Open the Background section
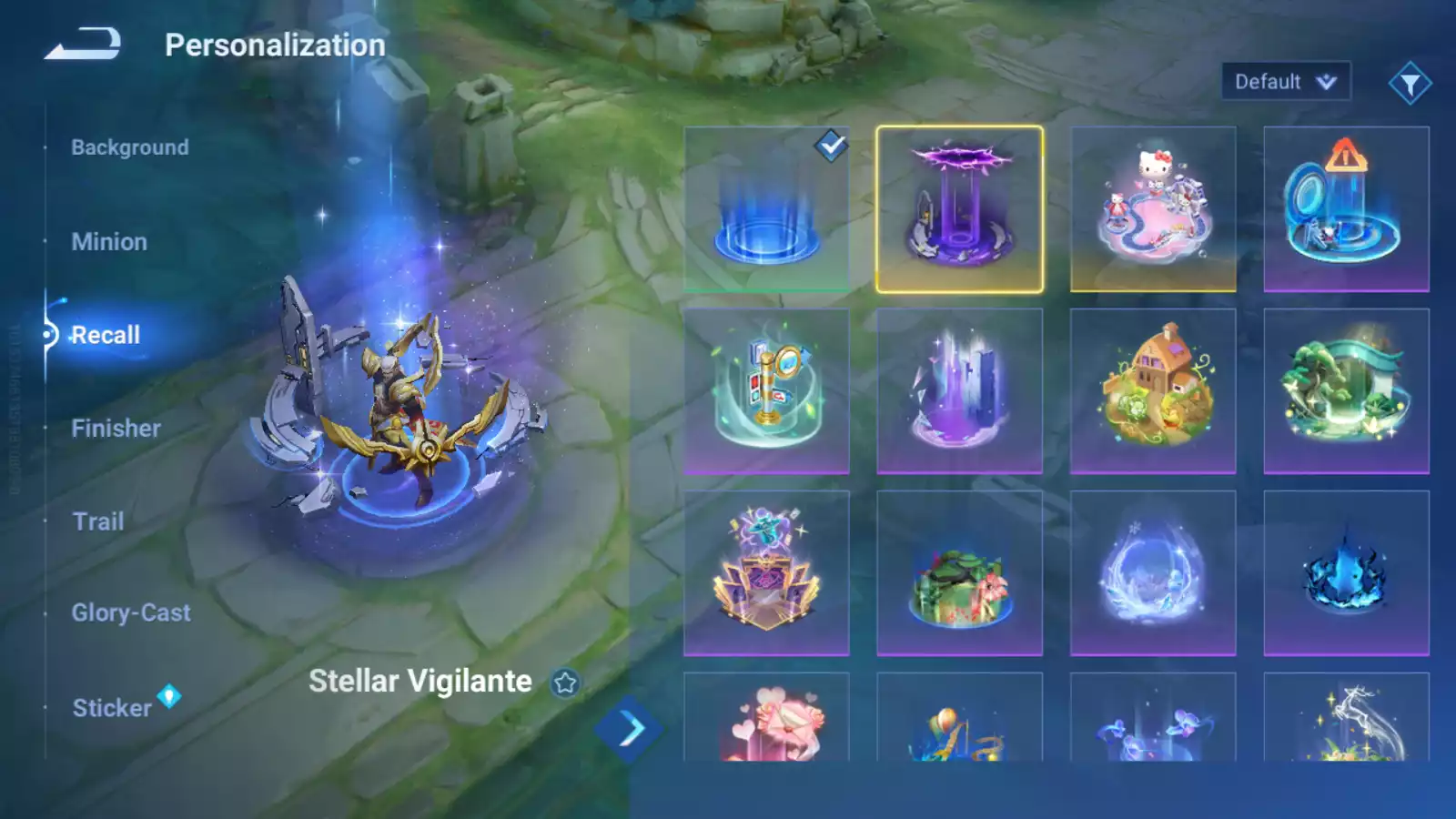 130,147
